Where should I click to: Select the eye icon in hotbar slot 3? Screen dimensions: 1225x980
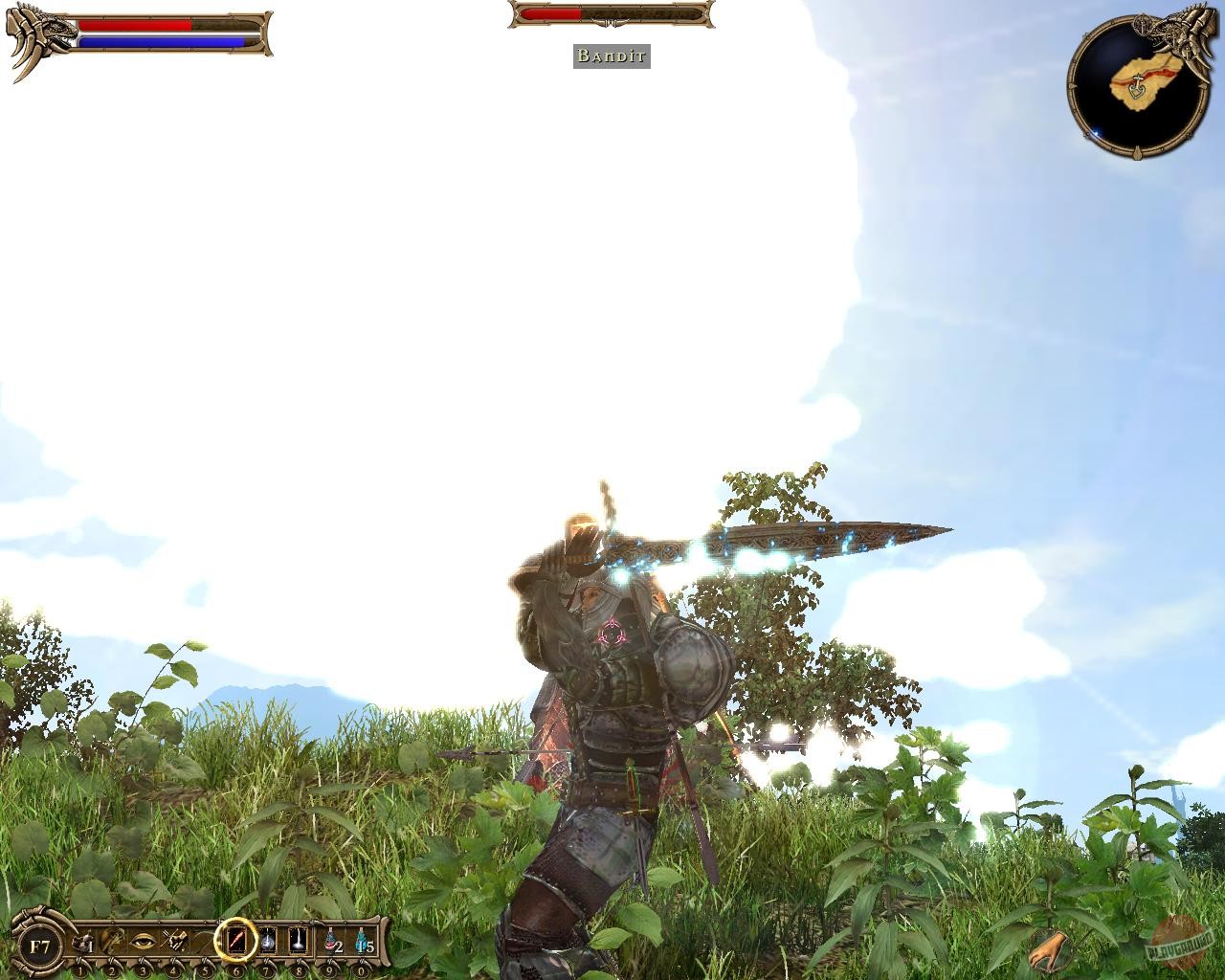[x=142, y=942]
